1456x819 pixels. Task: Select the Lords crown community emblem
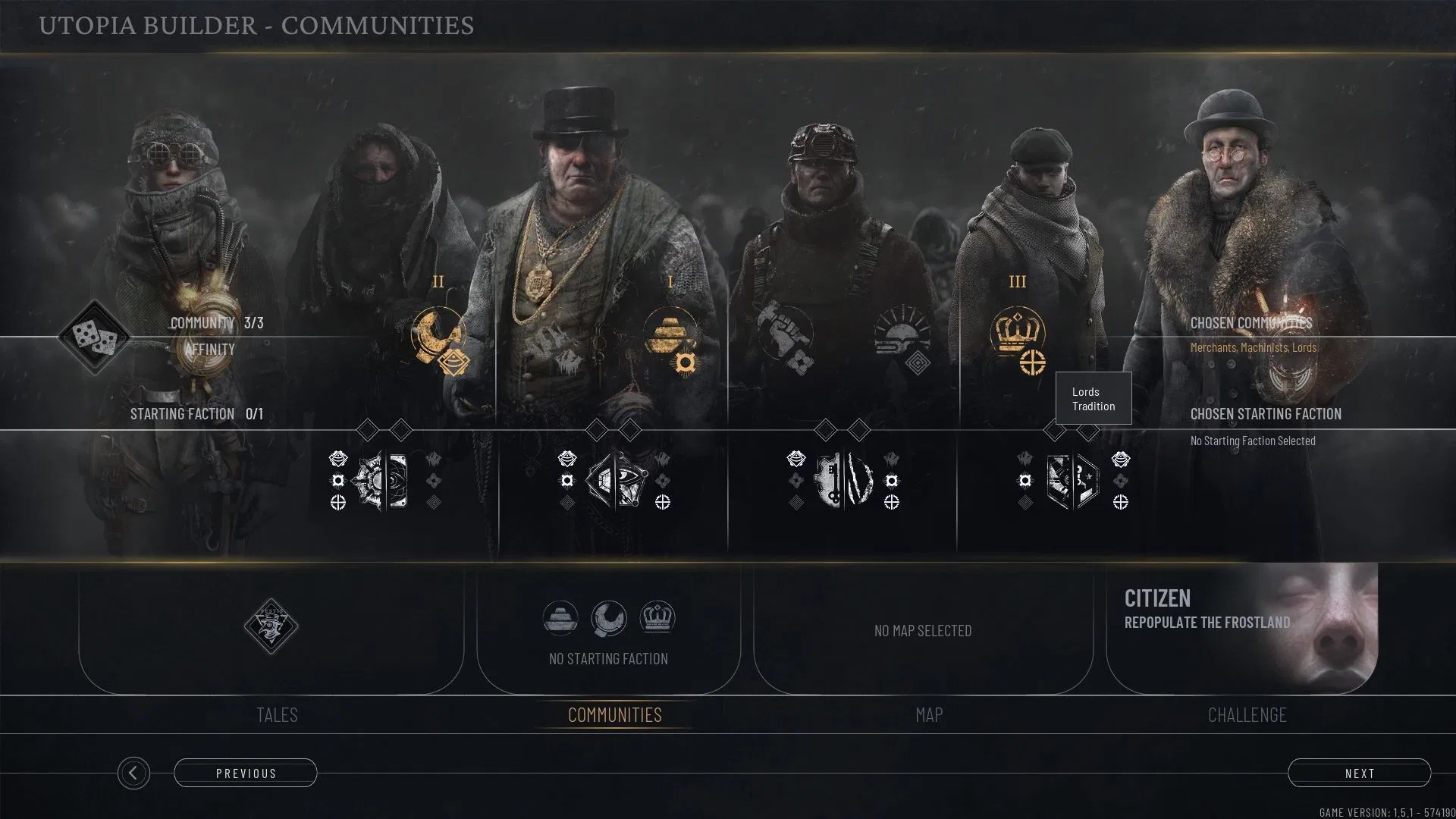(1017, 331)
